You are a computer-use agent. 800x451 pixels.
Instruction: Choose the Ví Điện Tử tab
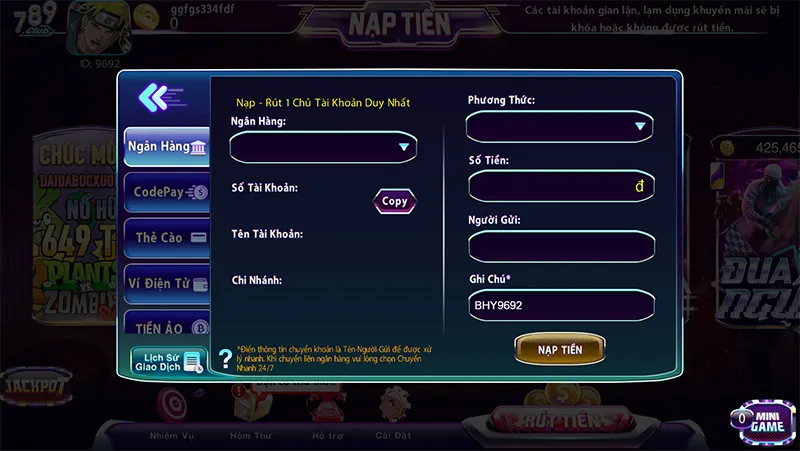click(x=167, y=284)
